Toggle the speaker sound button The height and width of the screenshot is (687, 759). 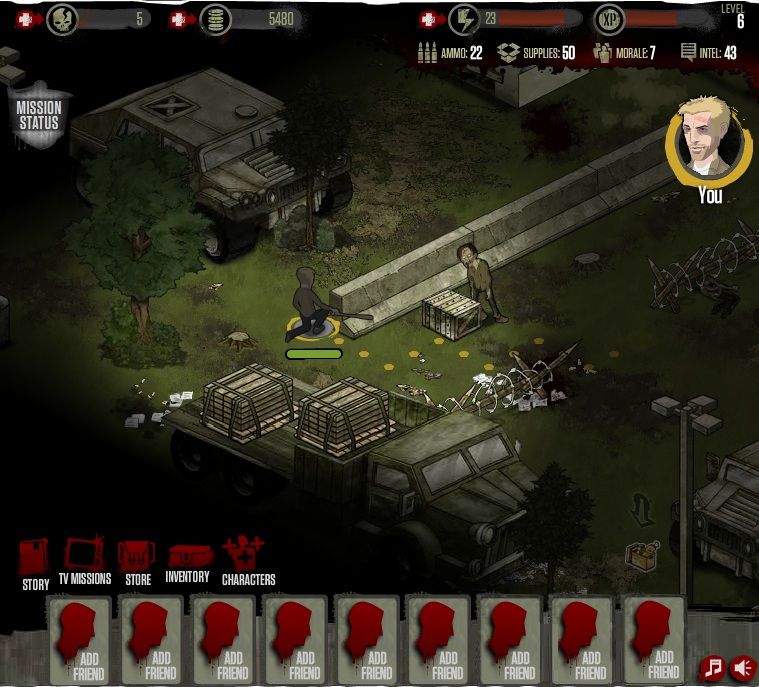coord(743,667)
